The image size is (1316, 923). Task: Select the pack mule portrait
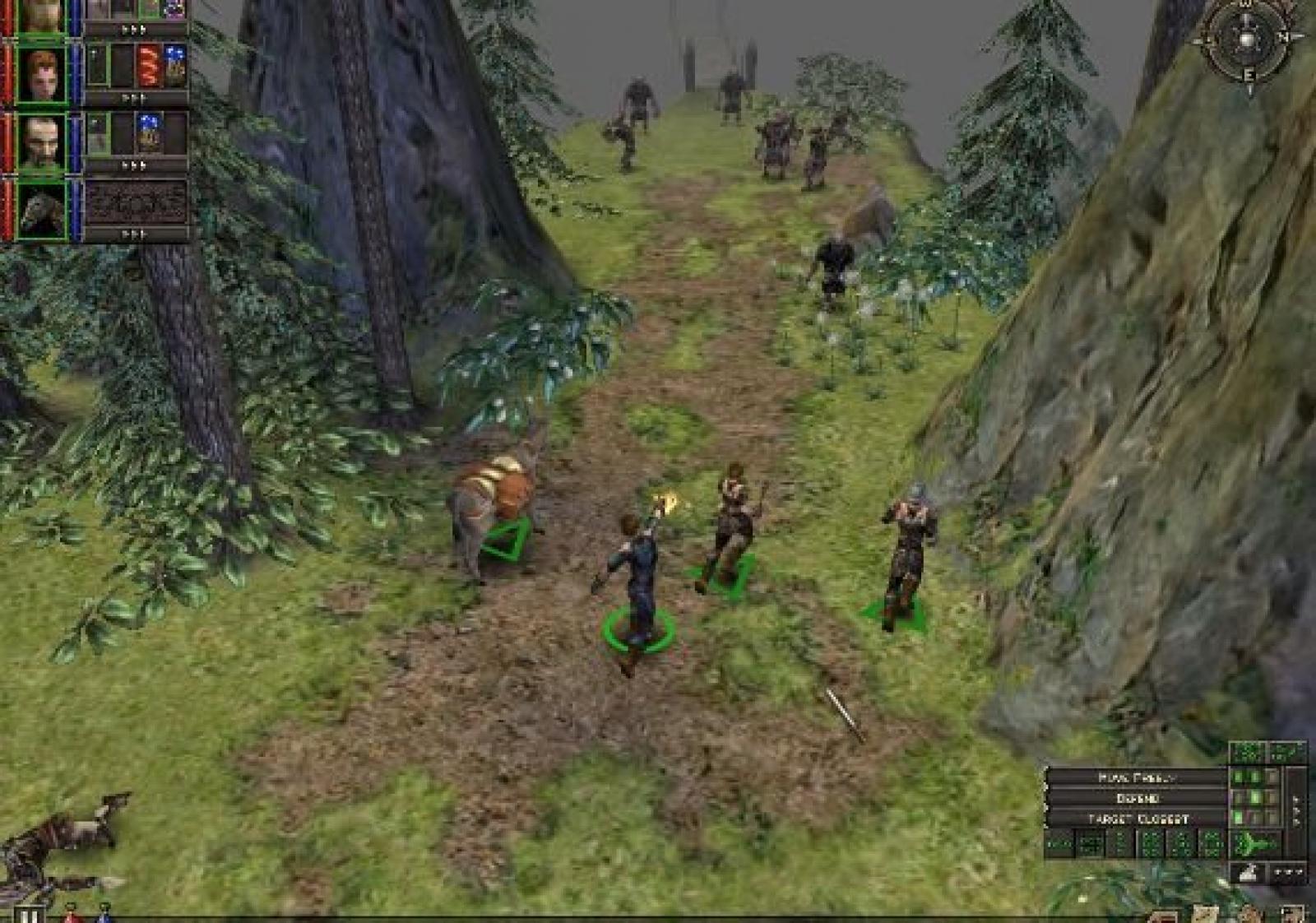[x=41, y=211]
